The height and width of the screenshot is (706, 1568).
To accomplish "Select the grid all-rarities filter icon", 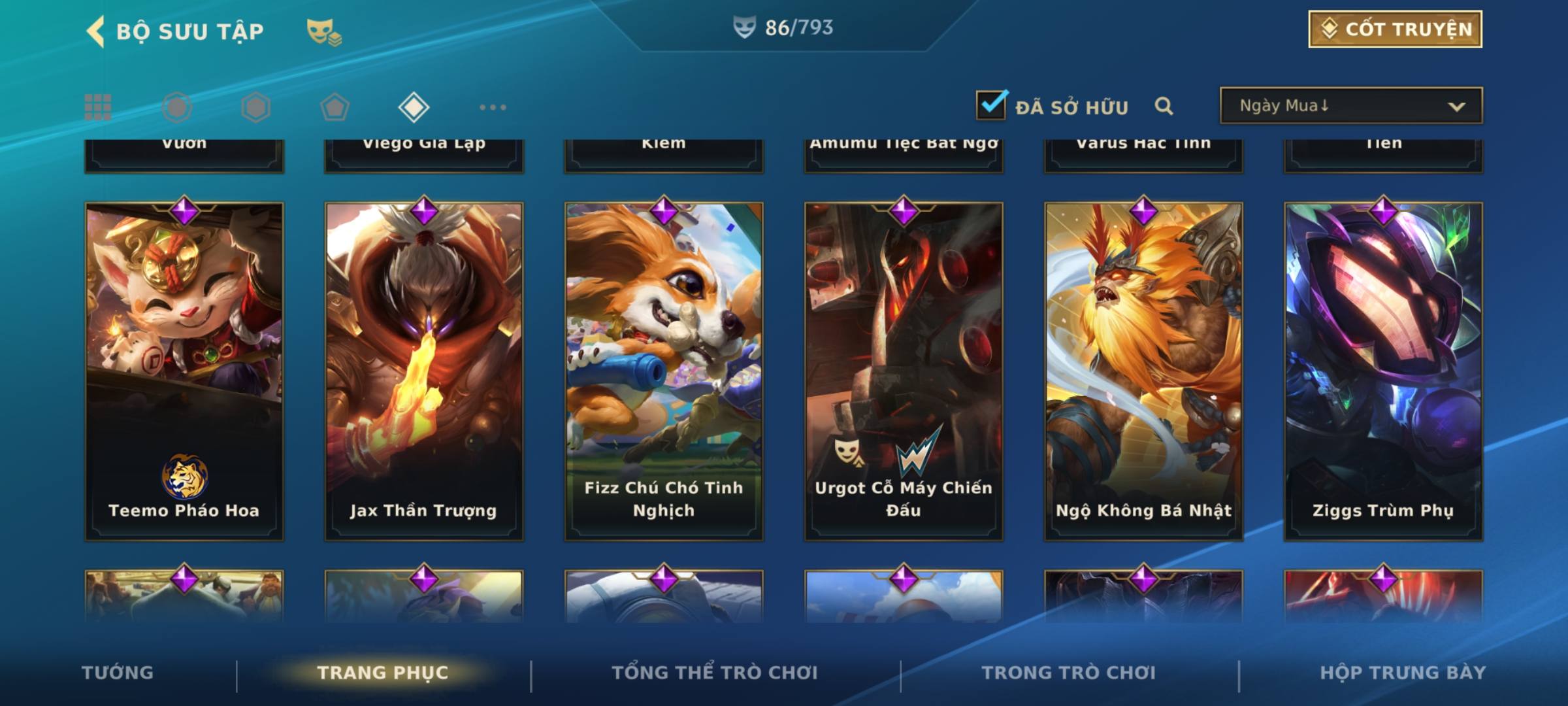I will pyautogui.click(x=98, y=107).
